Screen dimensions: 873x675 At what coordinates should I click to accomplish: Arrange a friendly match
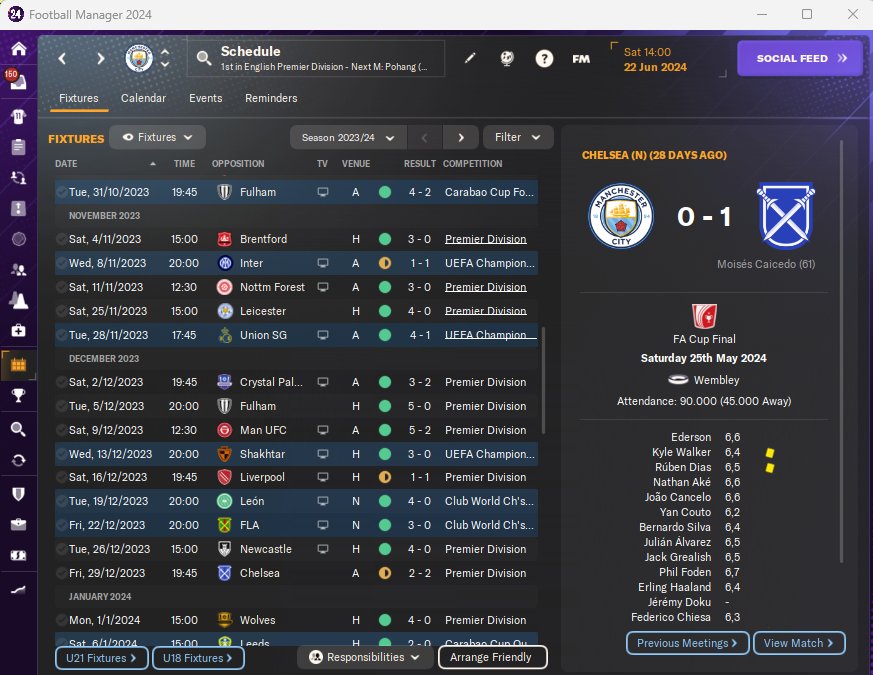click(x=492, y=657)
